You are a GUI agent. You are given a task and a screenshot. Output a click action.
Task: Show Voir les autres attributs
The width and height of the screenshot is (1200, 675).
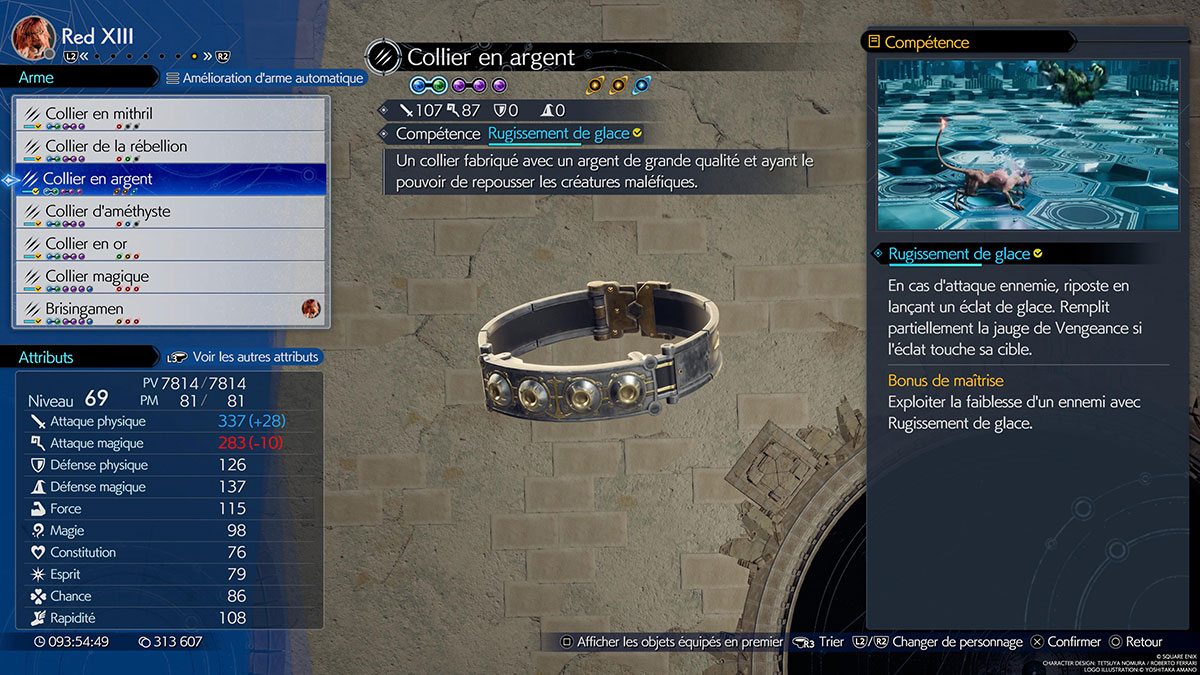coord(245,357)
